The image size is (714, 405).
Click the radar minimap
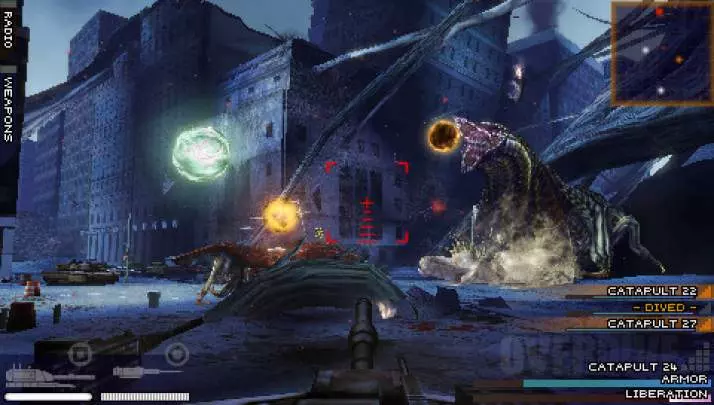(x=661, y=53)
